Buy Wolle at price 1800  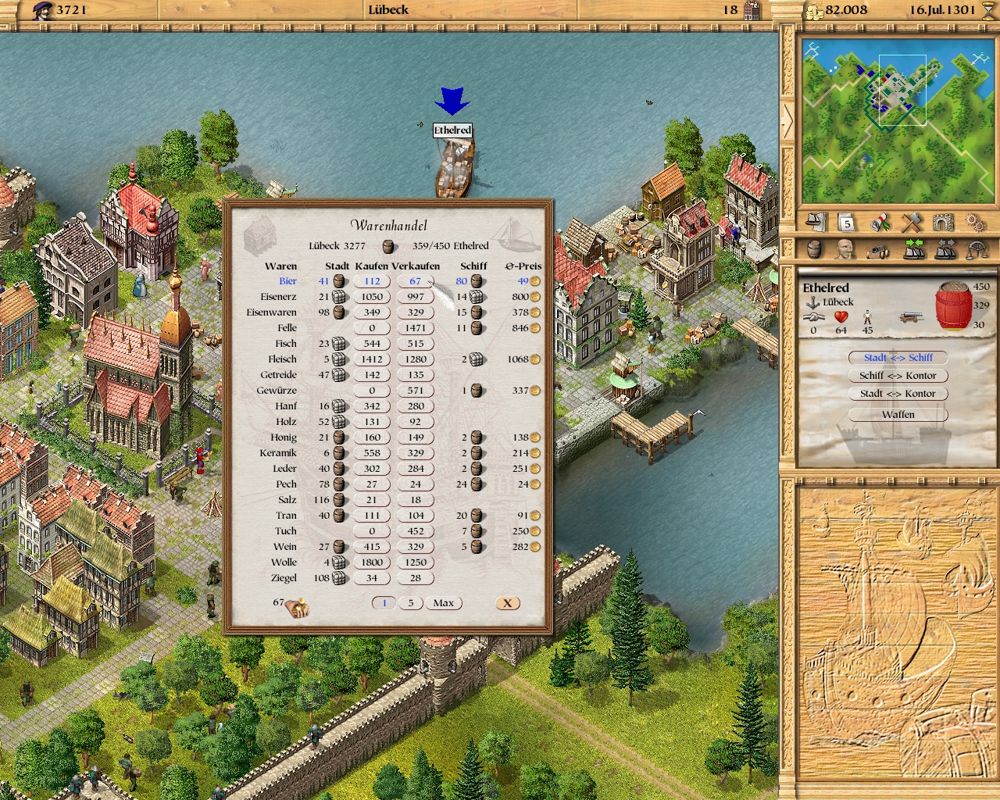pyautogui.click(x=374, y=563)
